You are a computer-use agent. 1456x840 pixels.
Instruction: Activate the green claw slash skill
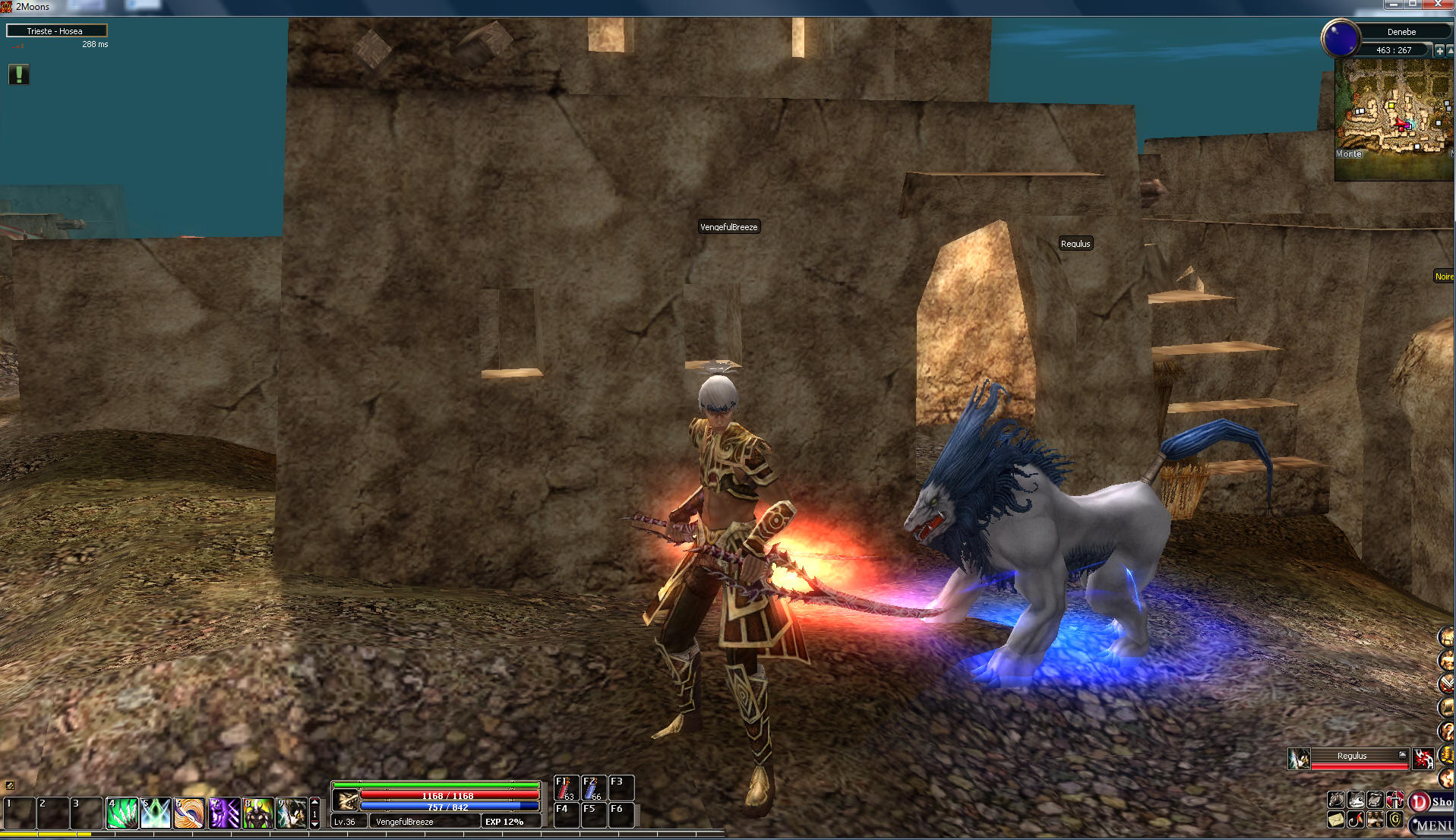point(122,813)
